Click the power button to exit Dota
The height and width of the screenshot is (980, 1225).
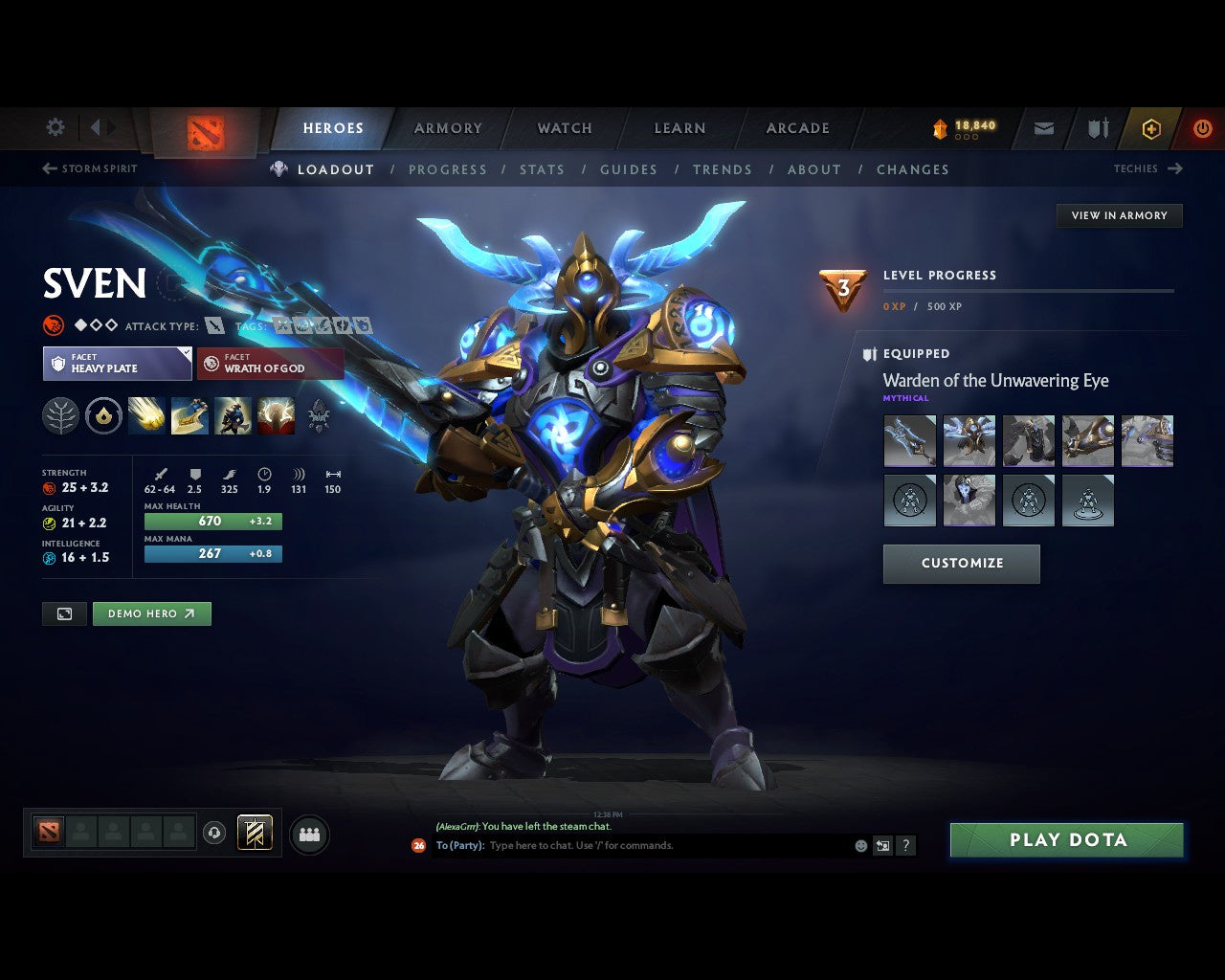(x=1202, y=128)
